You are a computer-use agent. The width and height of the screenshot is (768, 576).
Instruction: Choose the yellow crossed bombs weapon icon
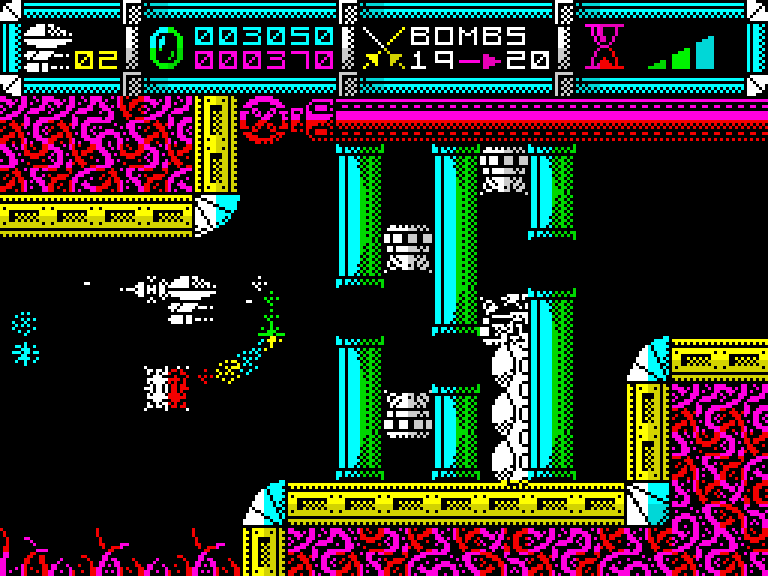click(x=381, y=48)
